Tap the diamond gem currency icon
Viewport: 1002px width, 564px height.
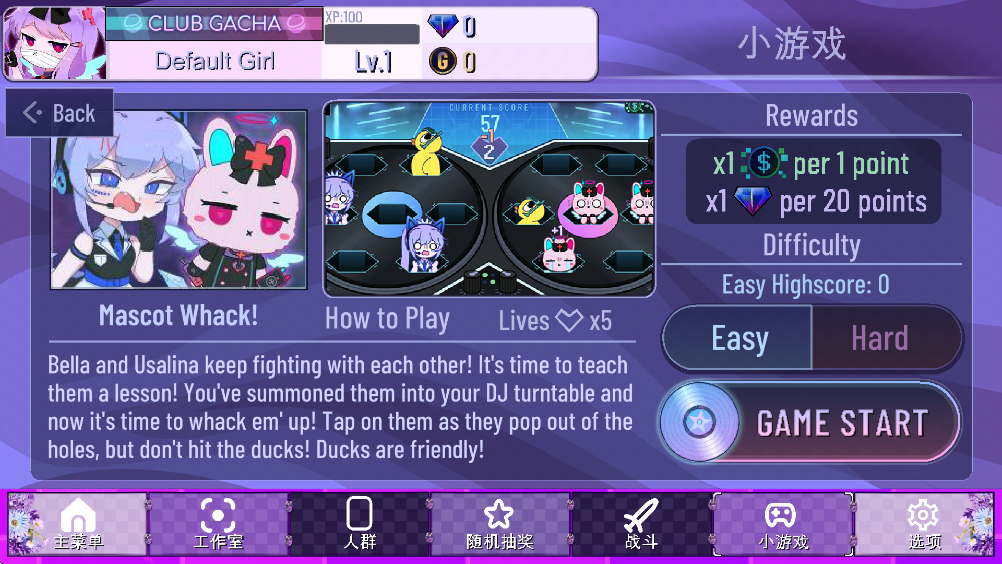point(442,26)
